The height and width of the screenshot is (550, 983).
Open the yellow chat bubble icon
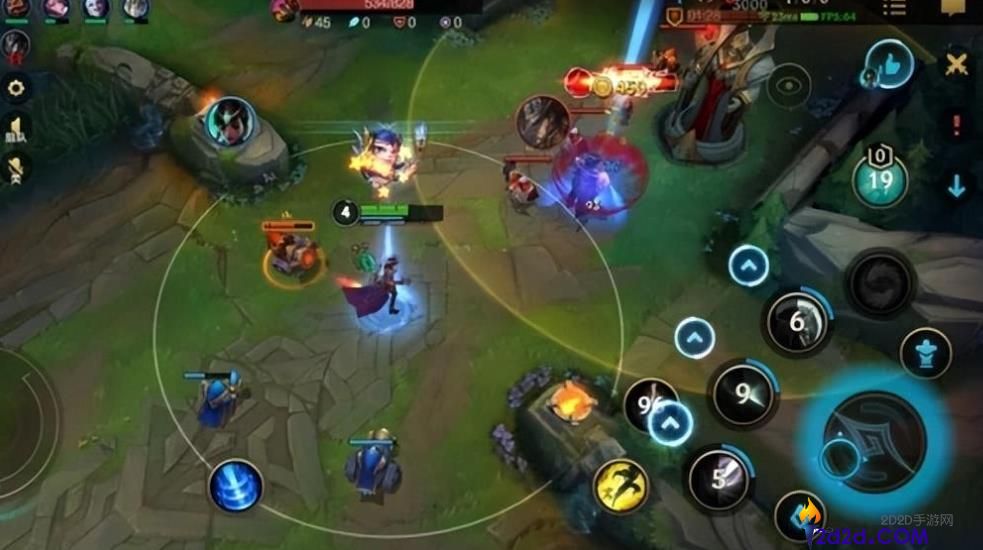953,8
